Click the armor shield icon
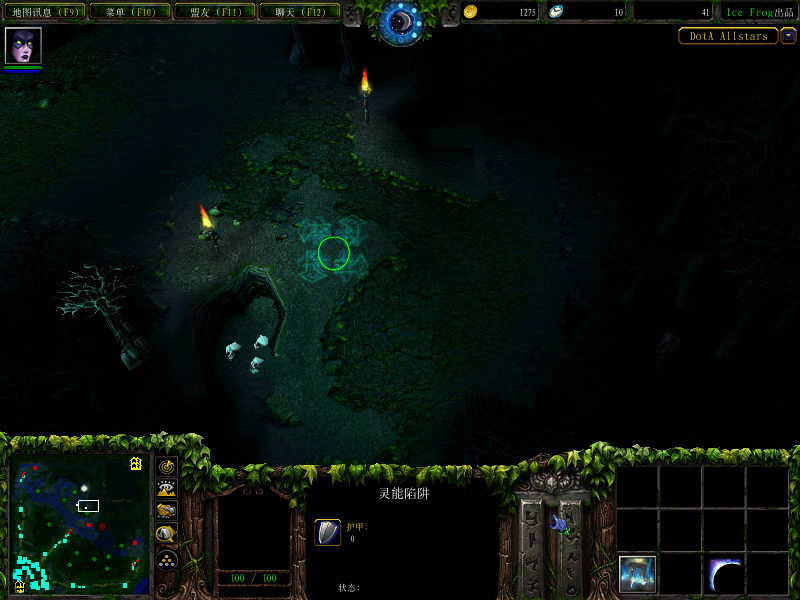Image resolution: width=800 pixels, height=600 pixels. 328,533
